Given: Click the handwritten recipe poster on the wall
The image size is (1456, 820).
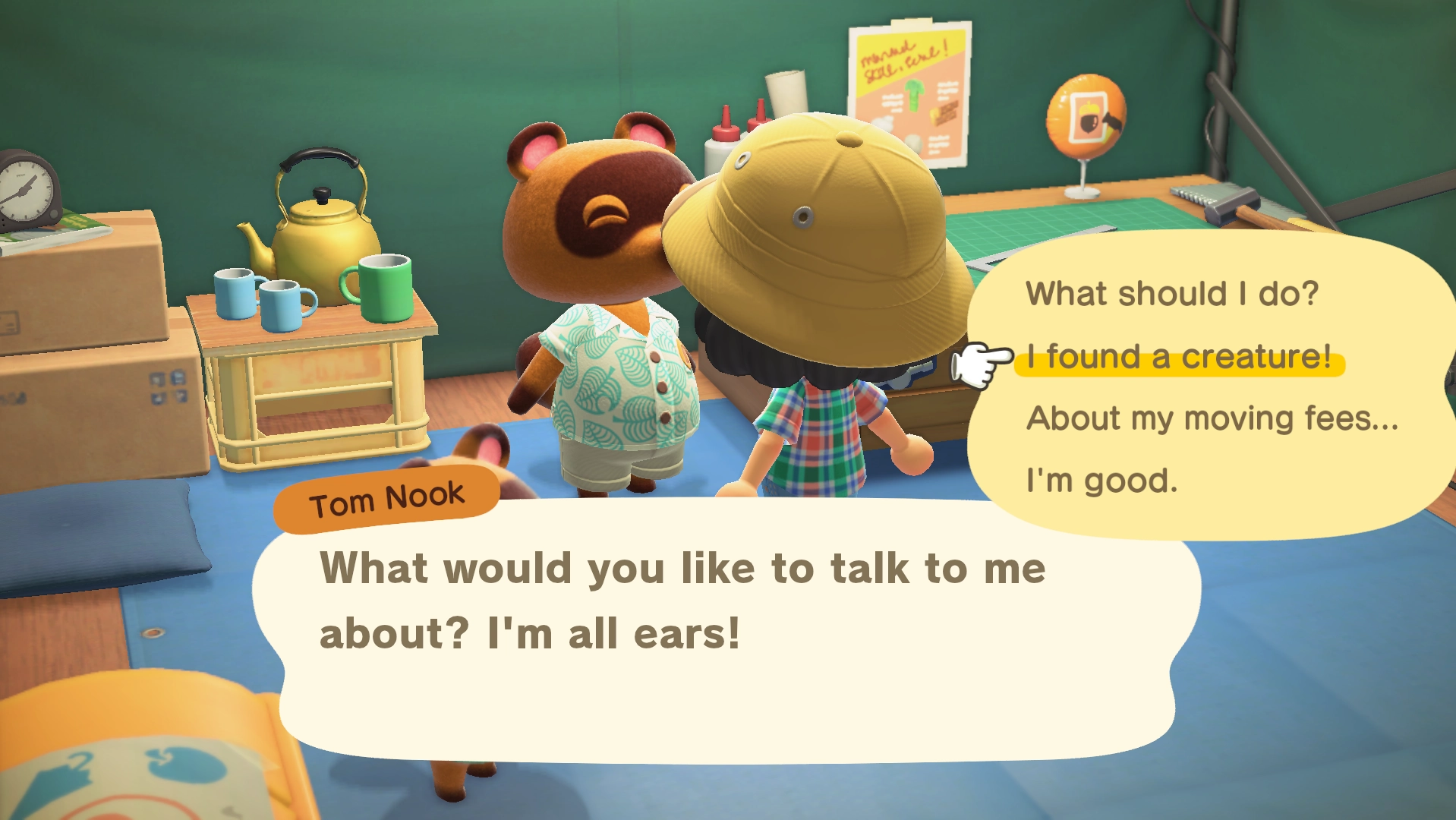Looking at the screenshot, I should point(908,84).
